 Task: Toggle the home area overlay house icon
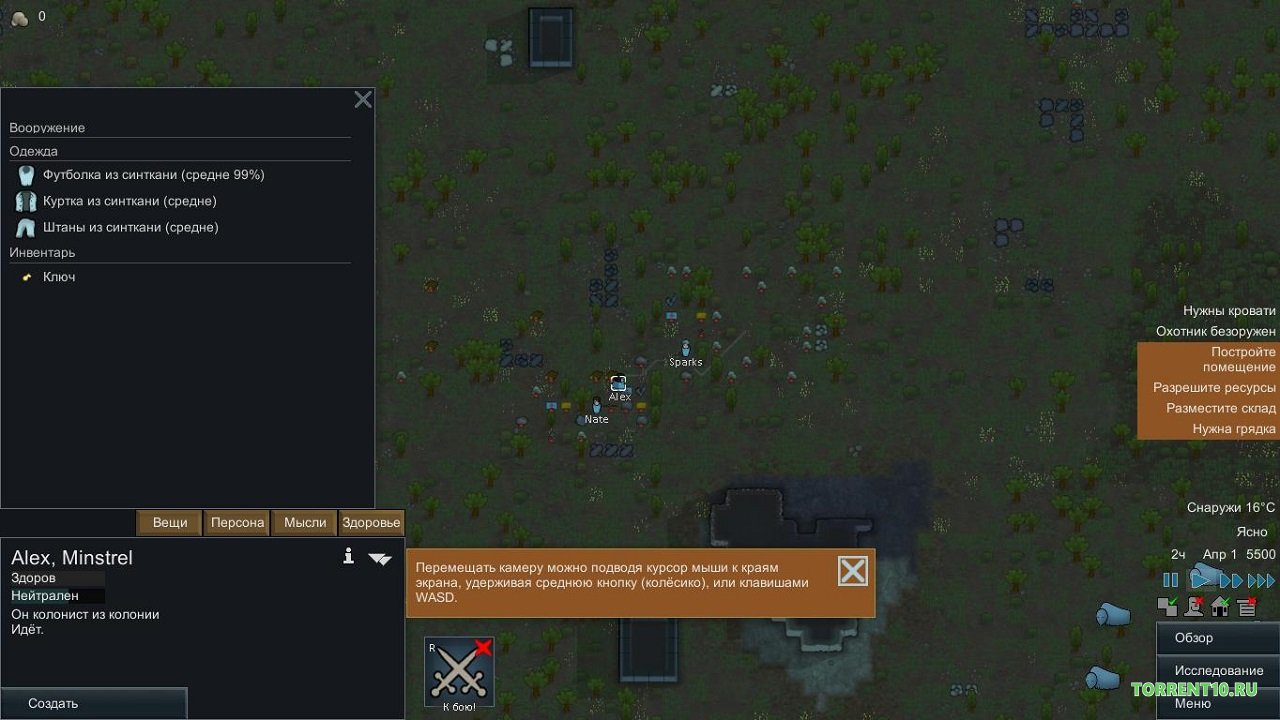click(1220, 606)
